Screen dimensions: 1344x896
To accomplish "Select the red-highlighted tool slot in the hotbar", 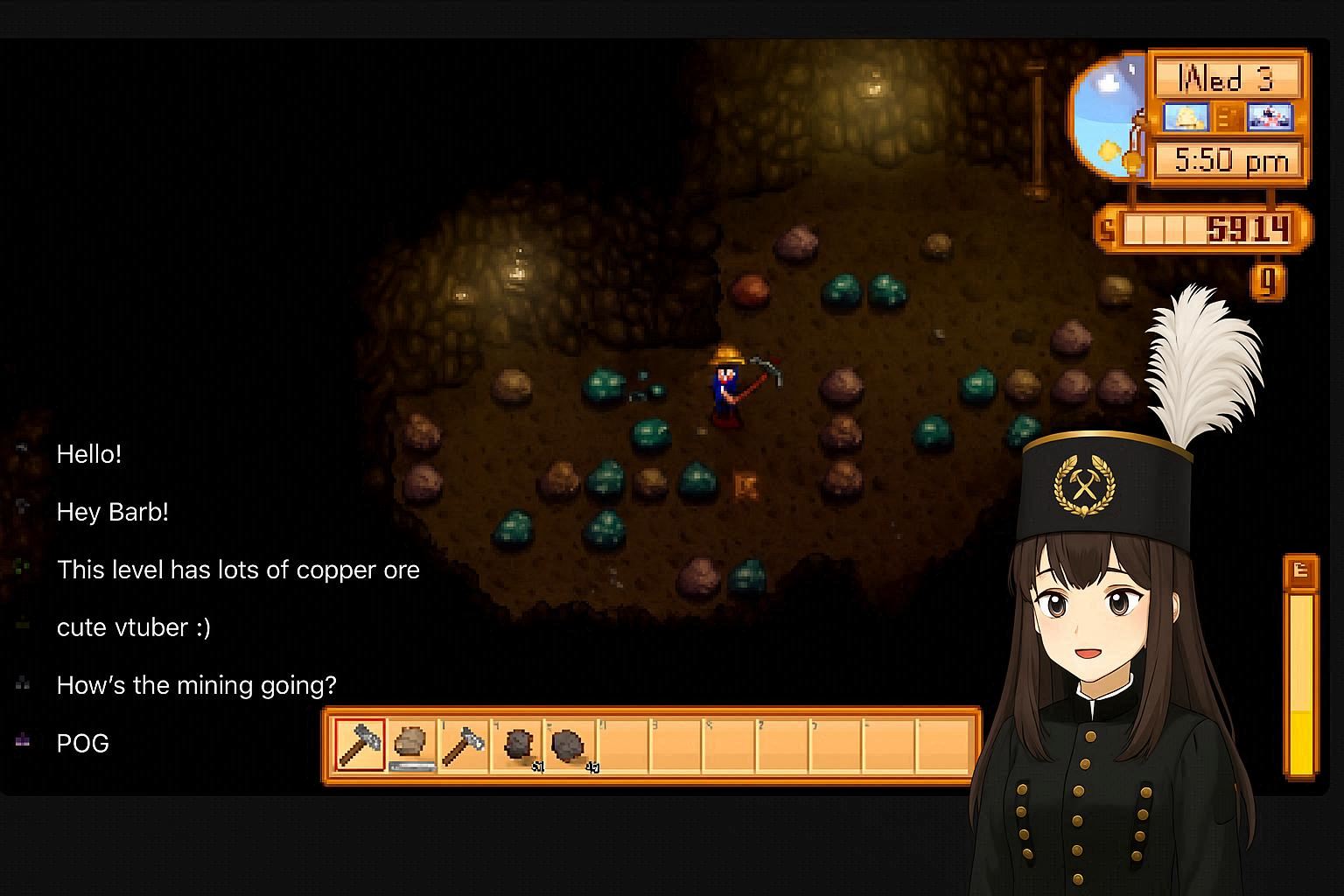I will click(x=360, y=745).
